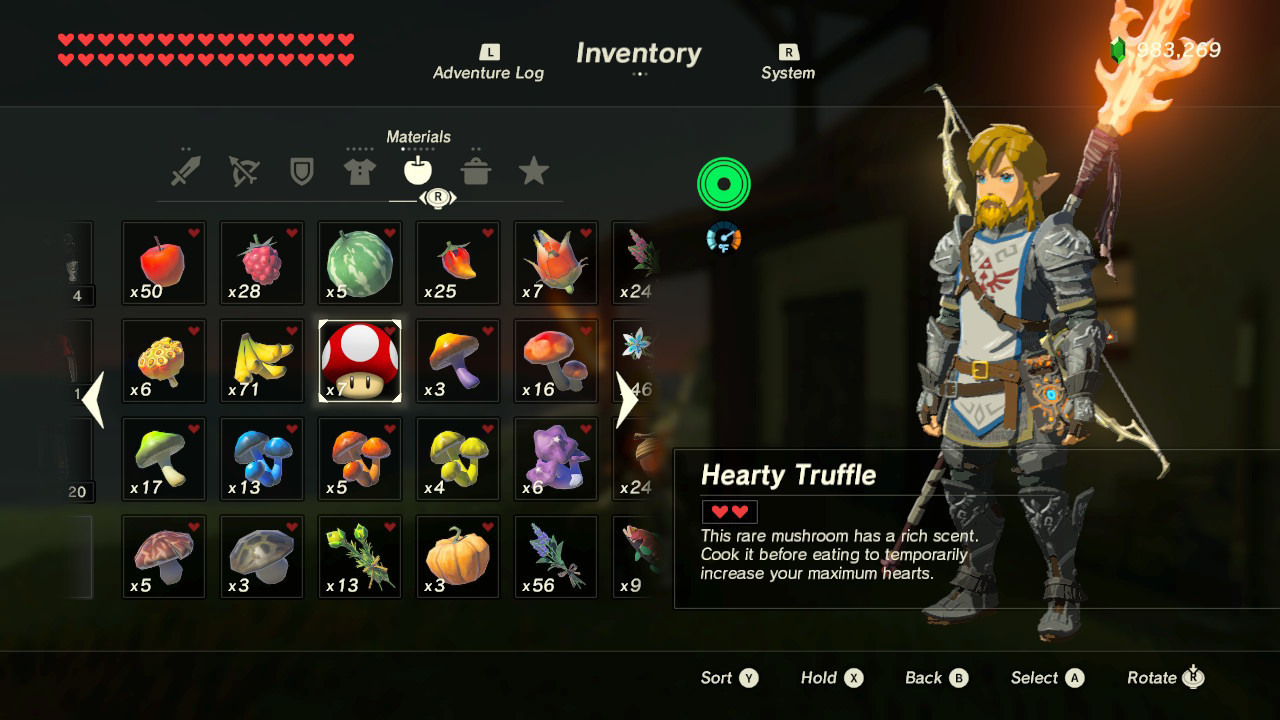1280x720 pixels.
Task: Open the bow and arrows category icon
Action: 243,171
